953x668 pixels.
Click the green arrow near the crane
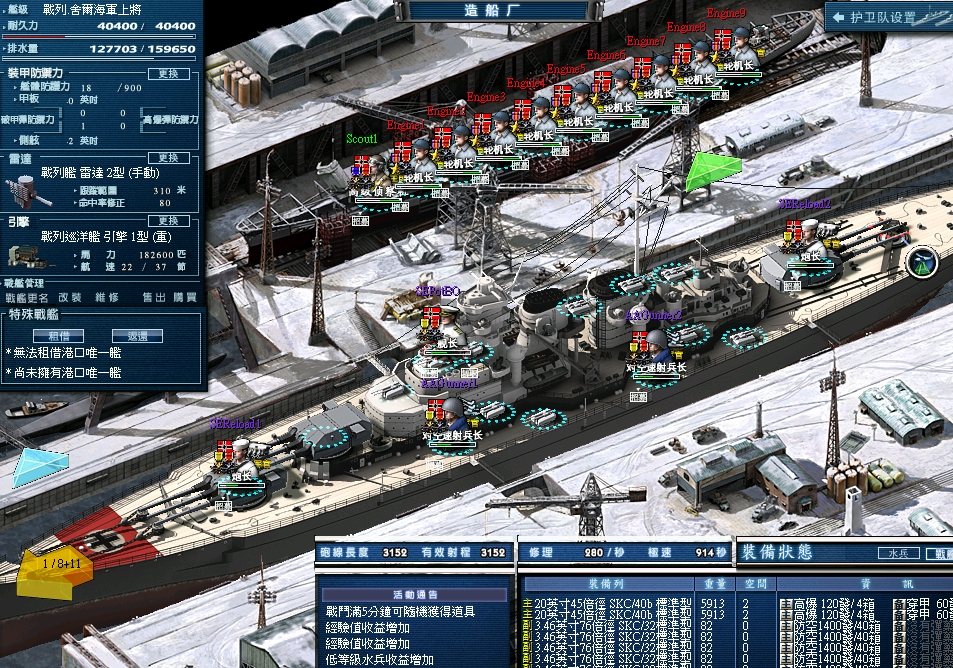[712, 170]
